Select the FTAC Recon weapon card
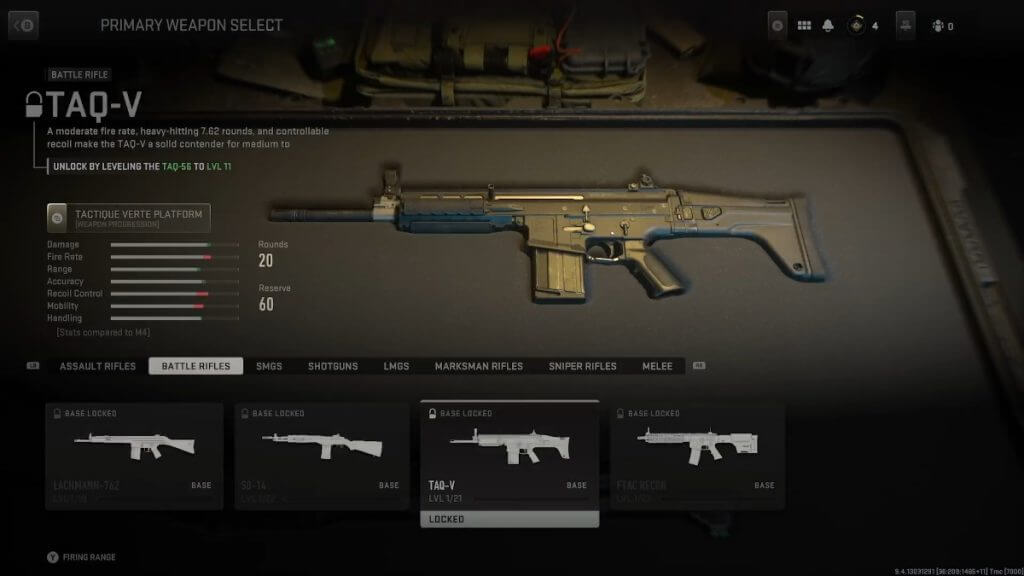Screen dimensions: 1024x576 [698, 456]
